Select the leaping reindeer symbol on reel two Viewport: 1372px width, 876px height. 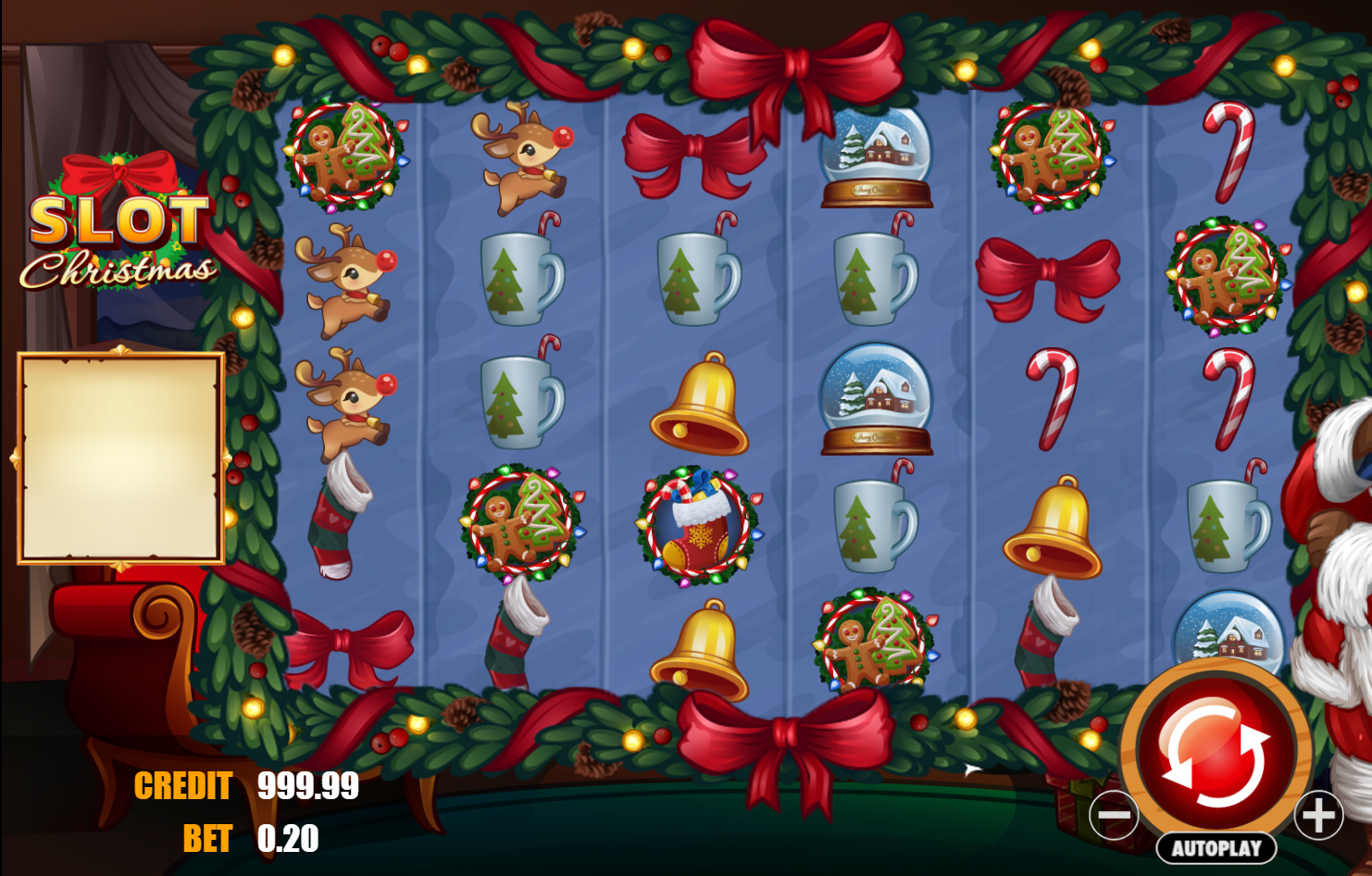pos(518,154)
